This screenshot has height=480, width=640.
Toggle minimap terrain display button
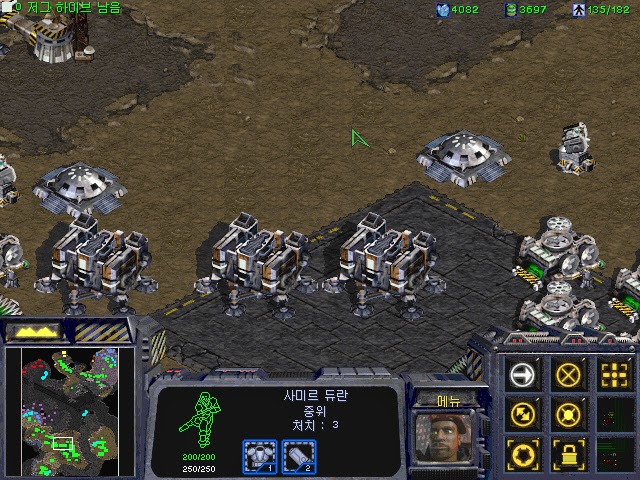30,330
